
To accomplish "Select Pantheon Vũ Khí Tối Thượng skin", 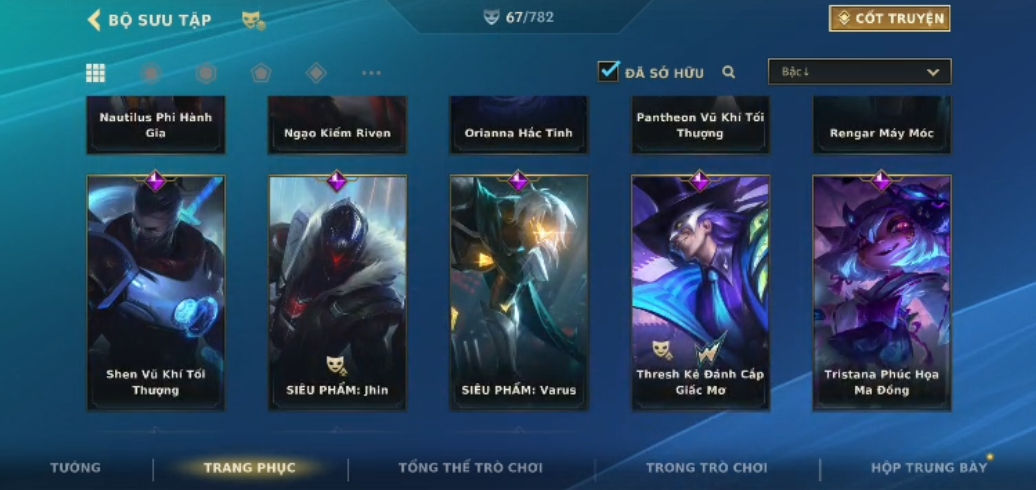I will pos(700,125).
